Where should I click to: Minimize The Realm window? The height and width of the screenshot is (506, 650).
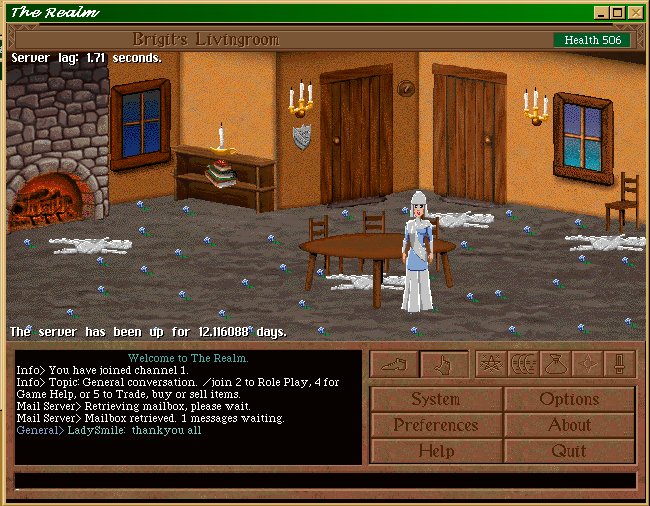pyautogui.click(x=601, y=12)
